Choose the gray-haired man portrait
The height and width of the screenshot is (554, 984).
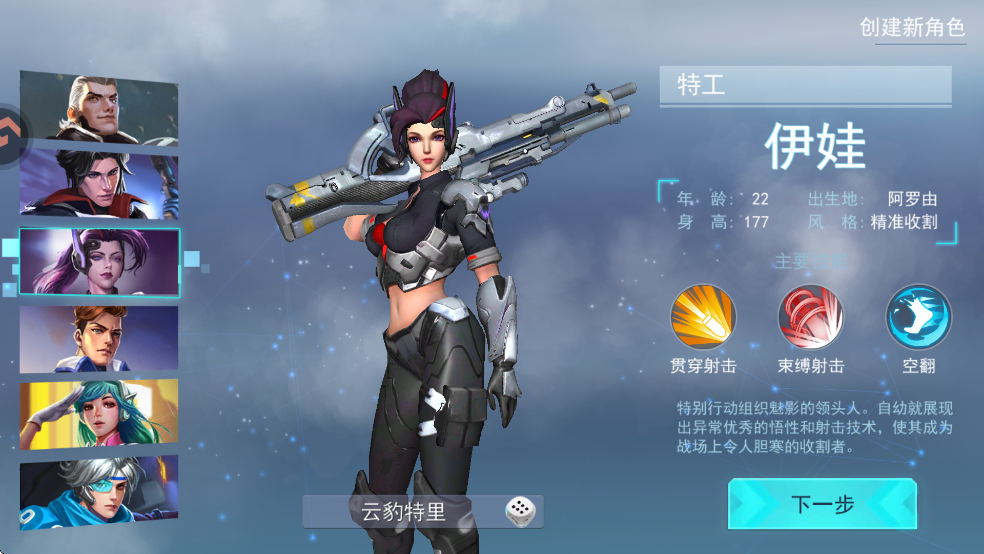click(99, 109)
